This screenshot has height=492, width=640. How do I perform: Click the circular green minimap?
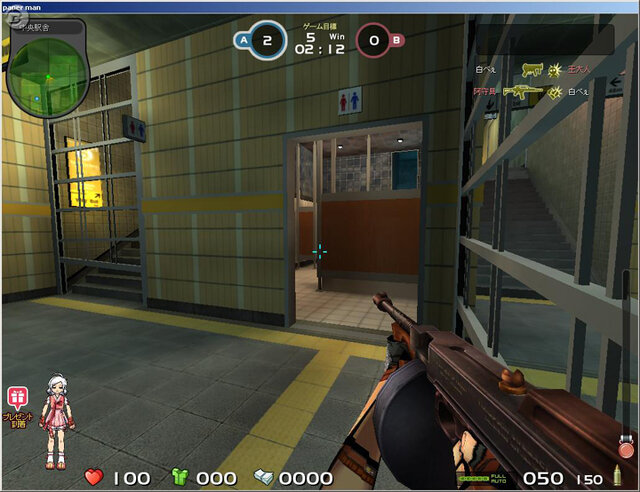(47, 75)
